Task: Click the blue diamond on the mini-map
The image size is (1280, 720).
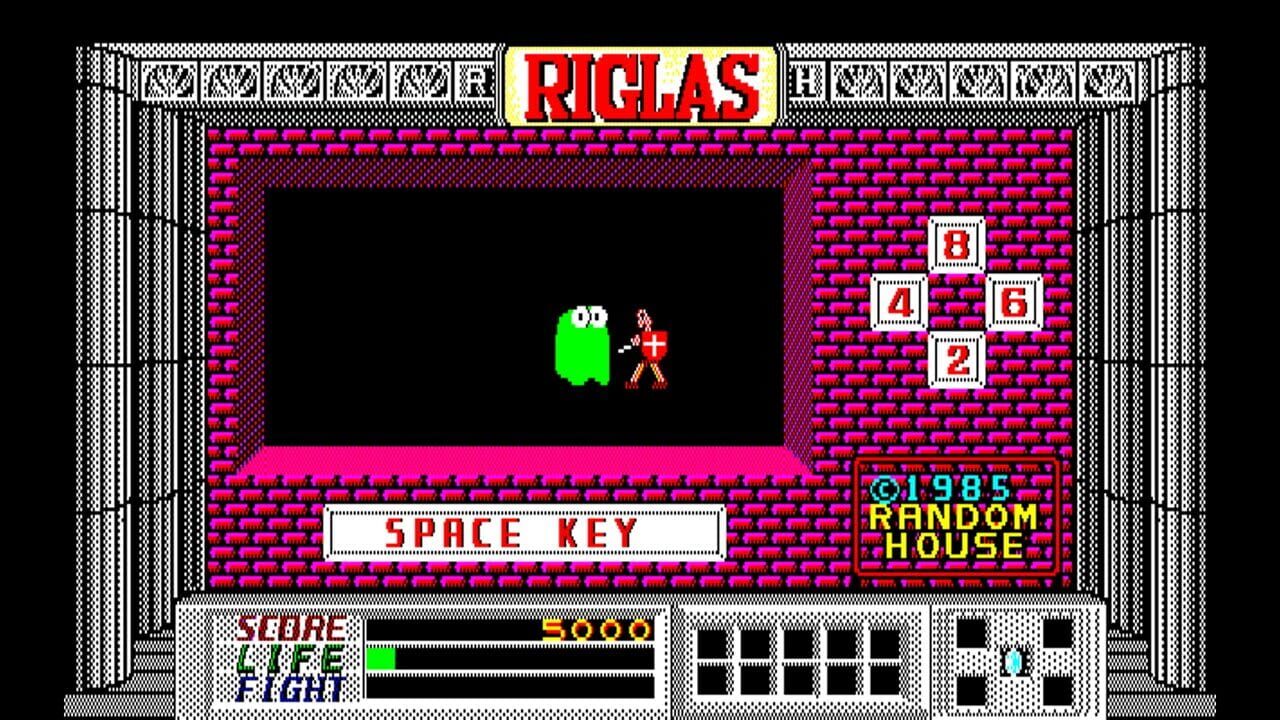Action: tap(1012, 663)
